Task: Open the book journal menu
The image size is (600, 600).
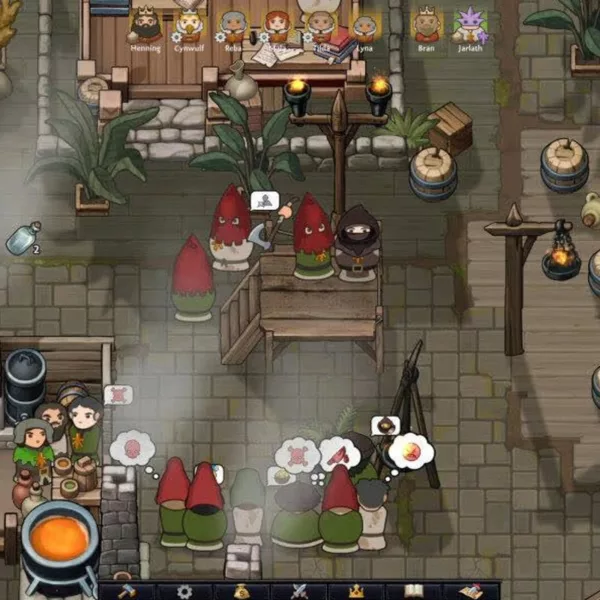Action: 413,591
